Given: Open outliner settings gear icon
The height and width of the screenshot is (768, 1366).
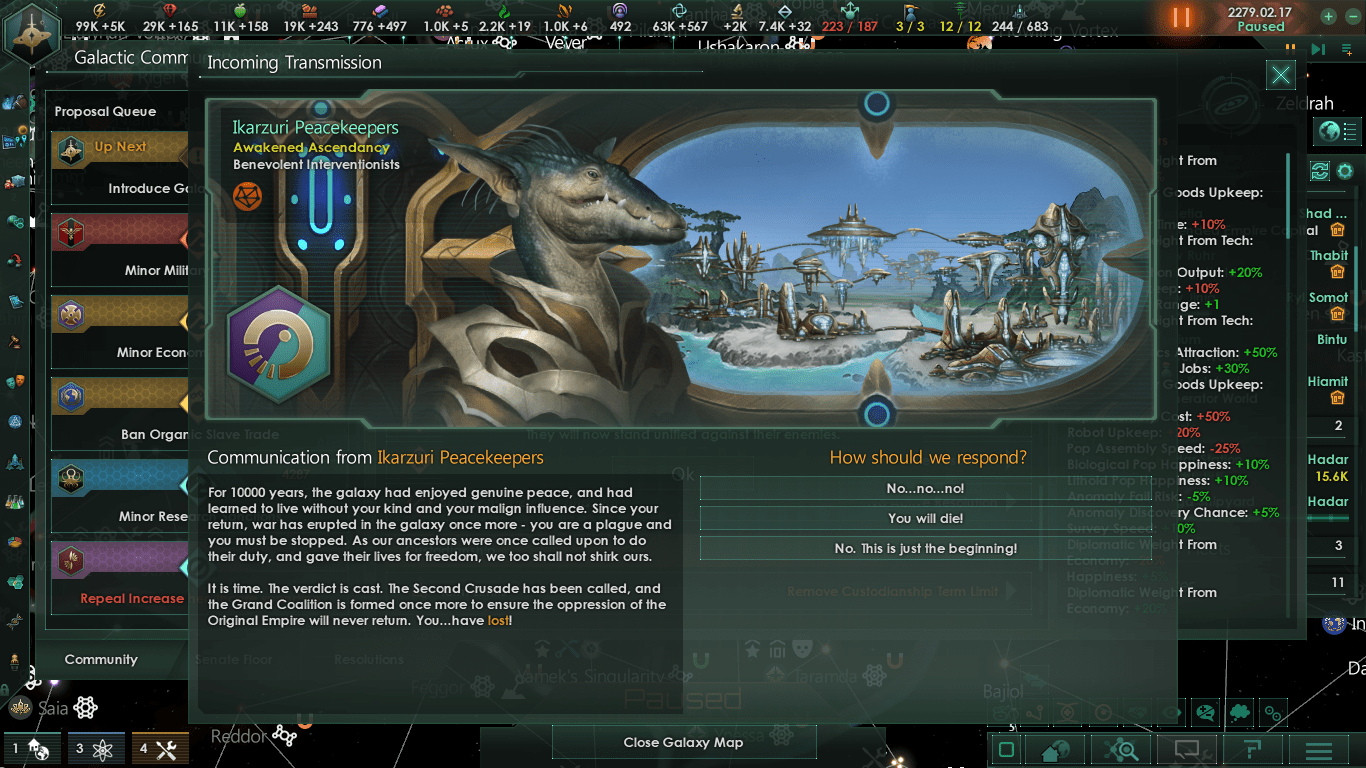Looking at the screenshot, I should [1345, 171].
